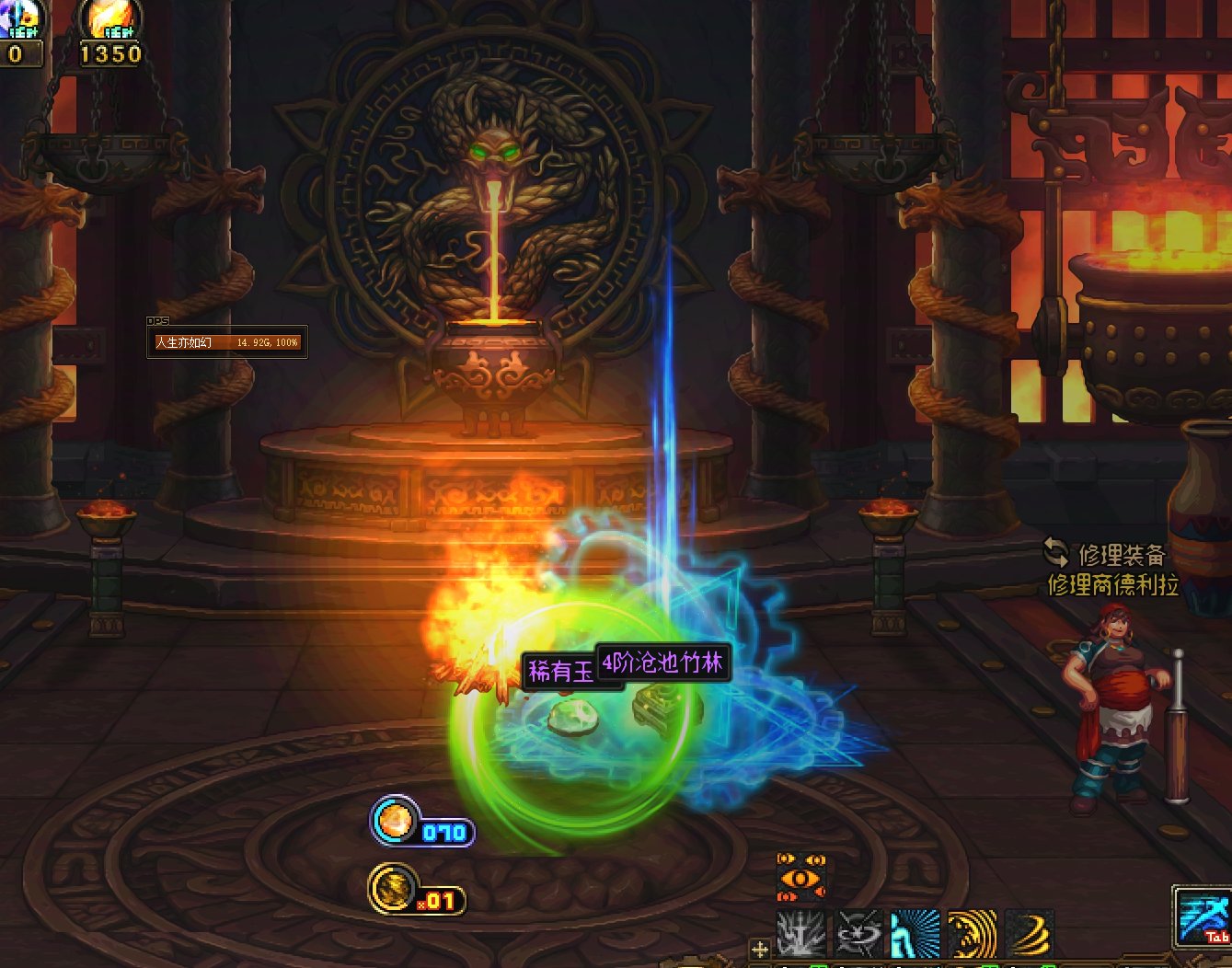1232x968 pixels.
Task: Trigger the cyan glowing figure skill
Action: coord(915,933)
